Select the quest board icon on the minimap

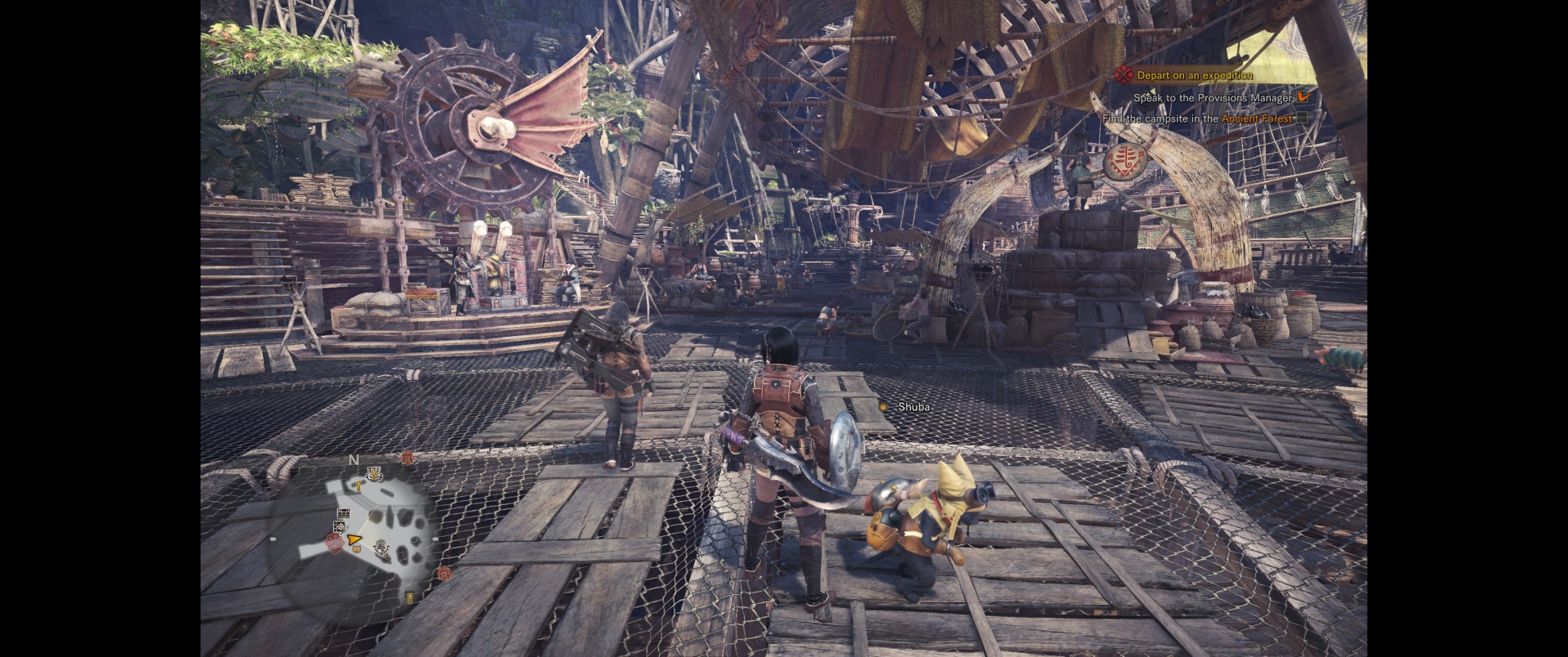pos(343,514)
